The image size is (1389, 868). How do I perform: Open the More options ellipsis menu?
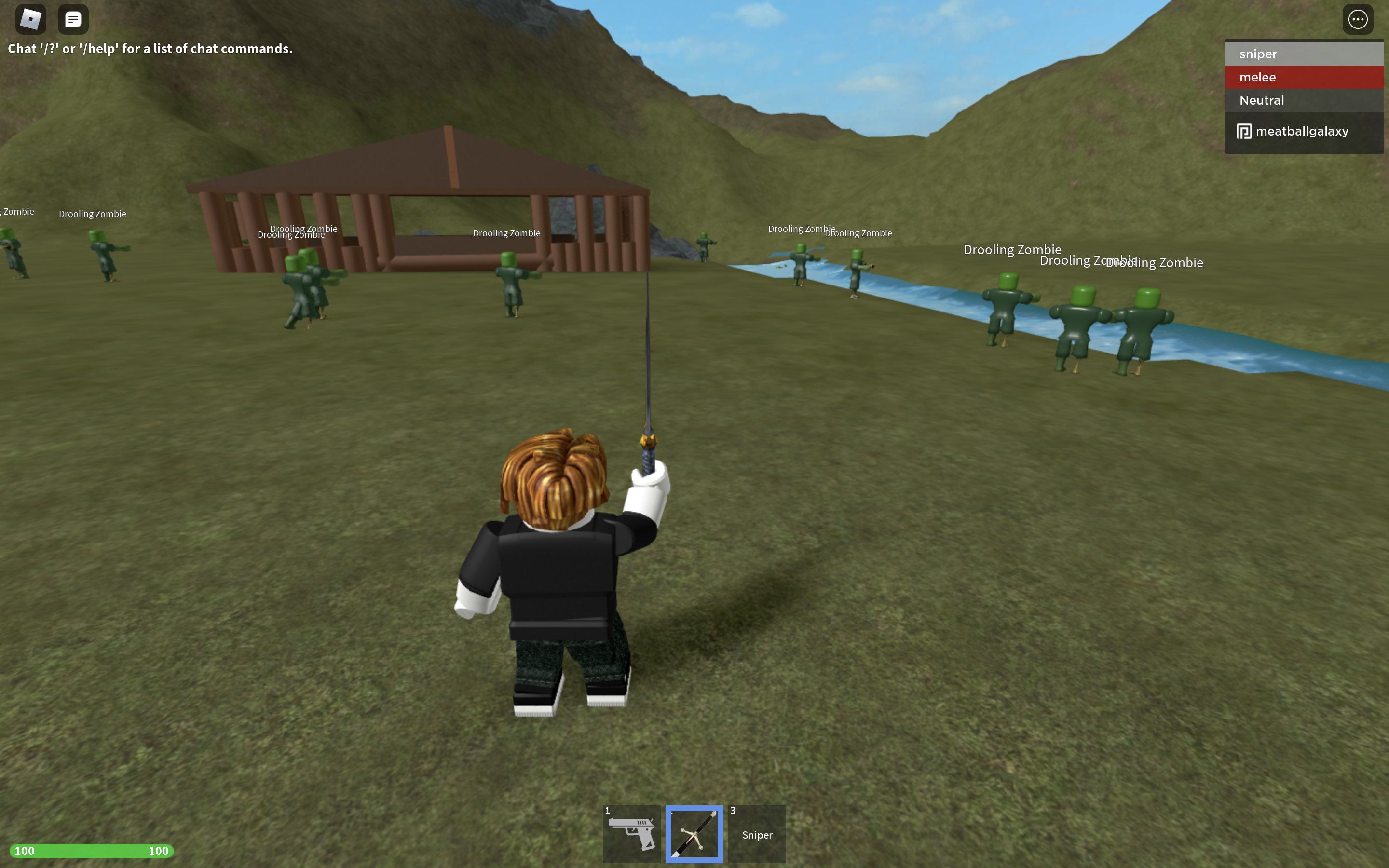[1358, 19]
